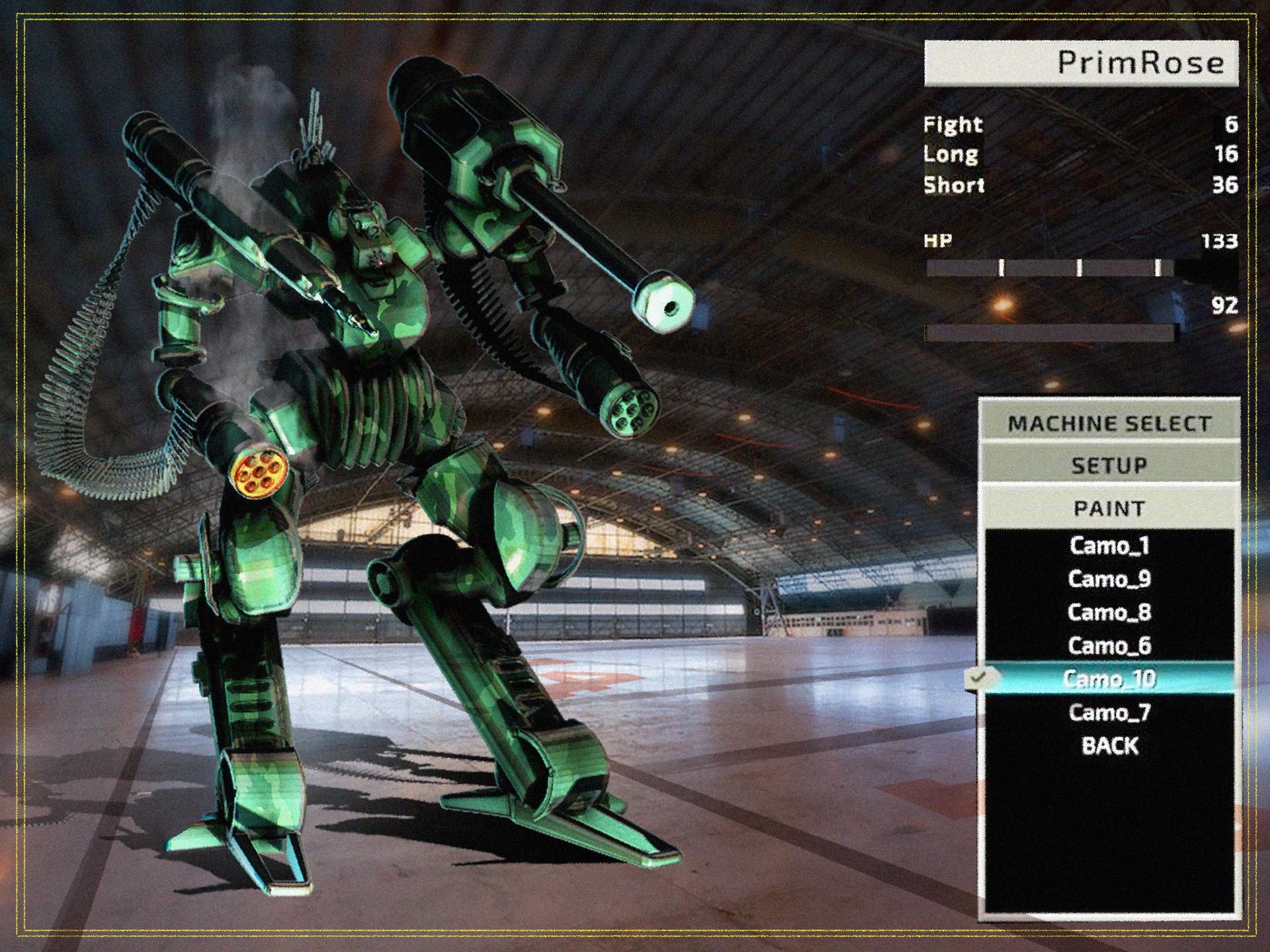Switch paint to Camo_7
Image resolution: width=1270 pixels, height=952 pixels.
[x=1109, y=712]
